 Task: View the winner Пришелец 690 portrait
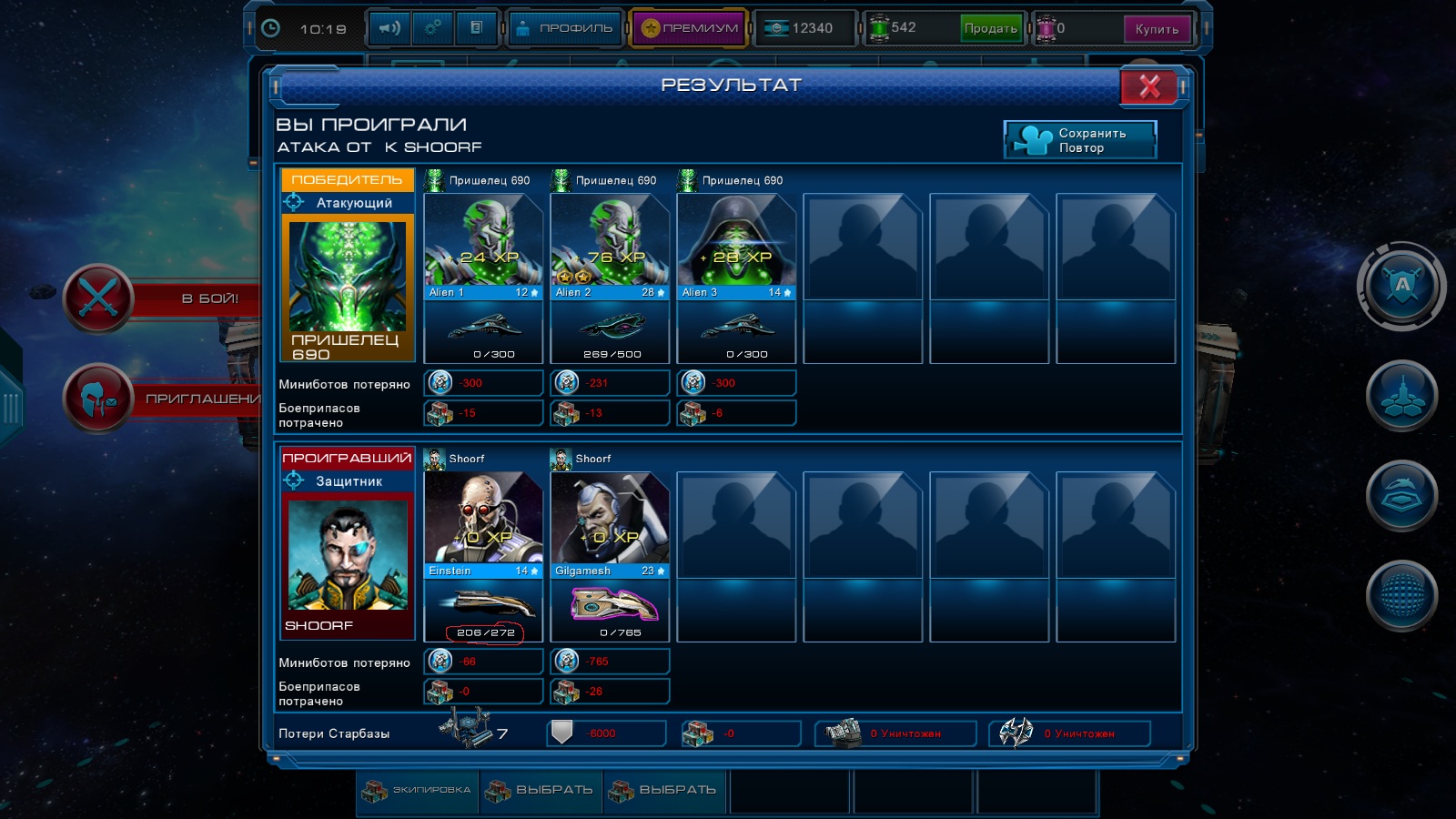click(348, 278)
